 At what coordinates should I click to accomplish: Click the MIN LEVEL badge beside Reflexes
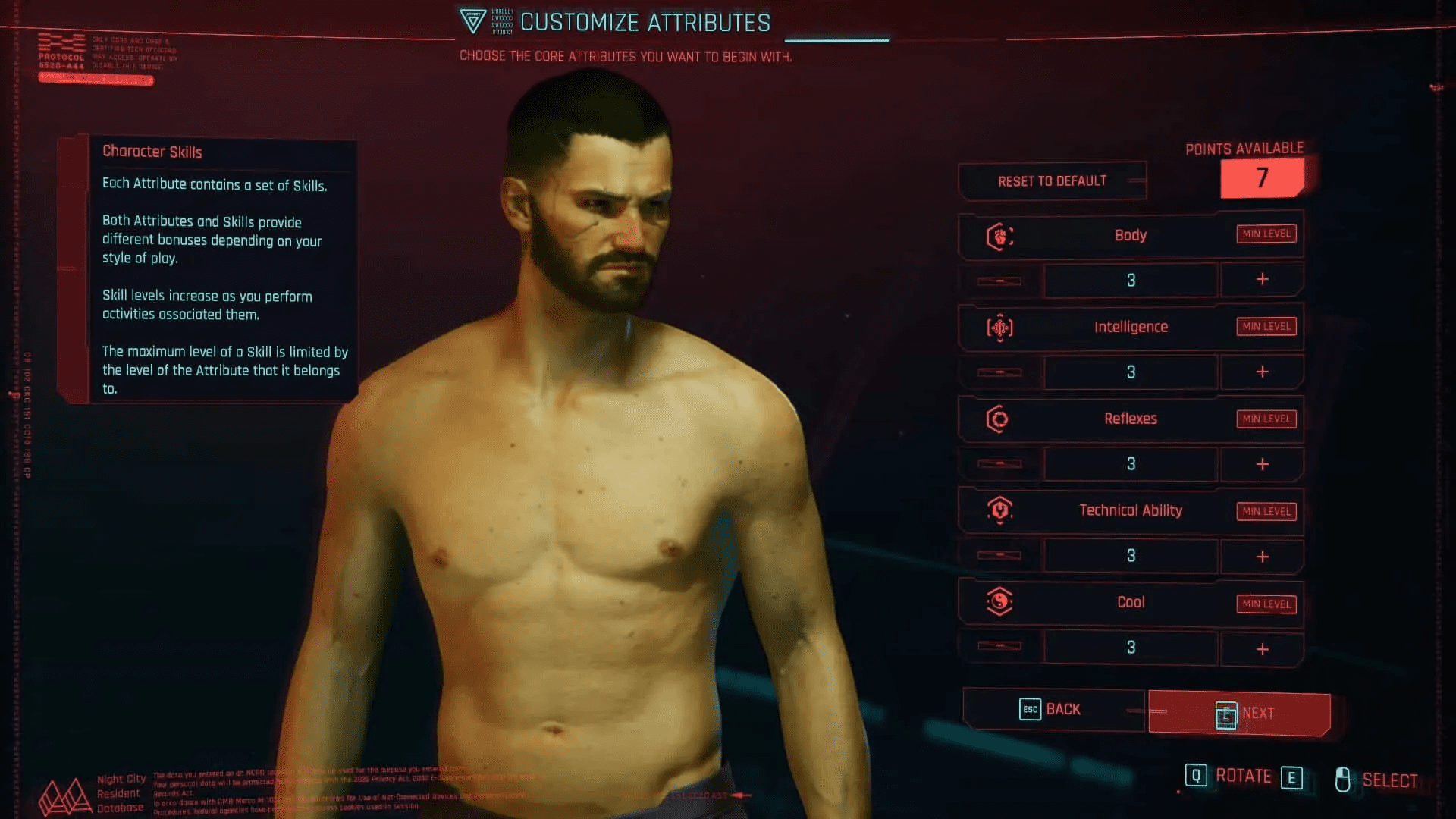tap(1265, 419)
